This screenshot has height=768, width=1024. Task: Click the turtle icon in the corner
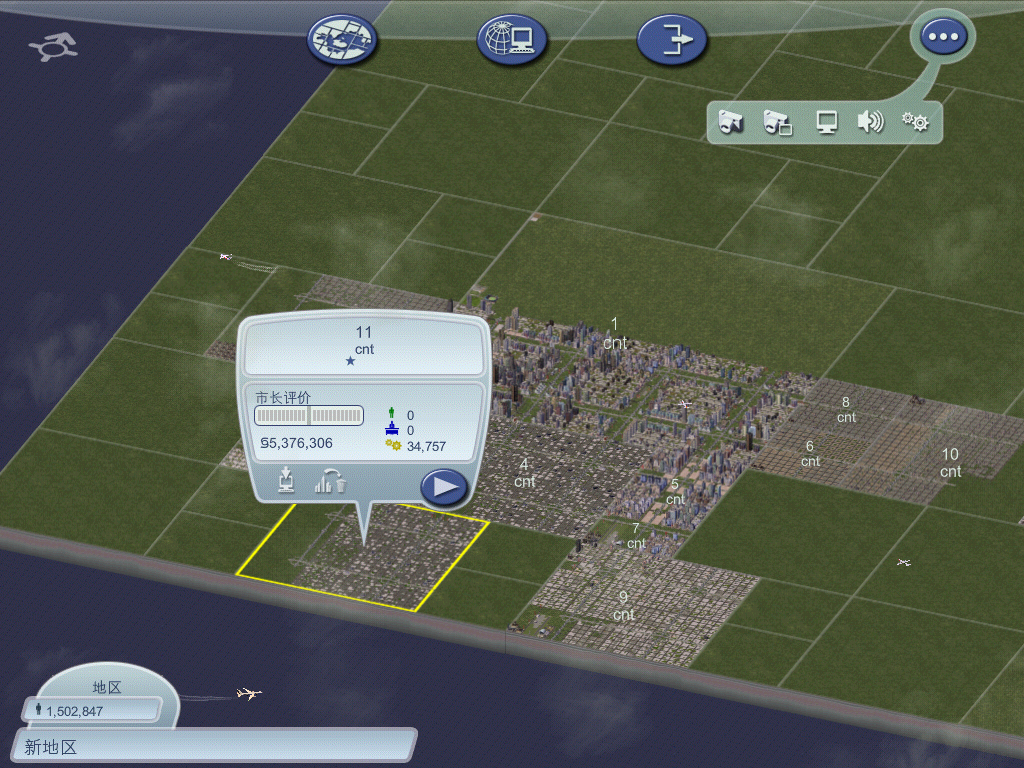pyautogui.click(x=53, y=46)
